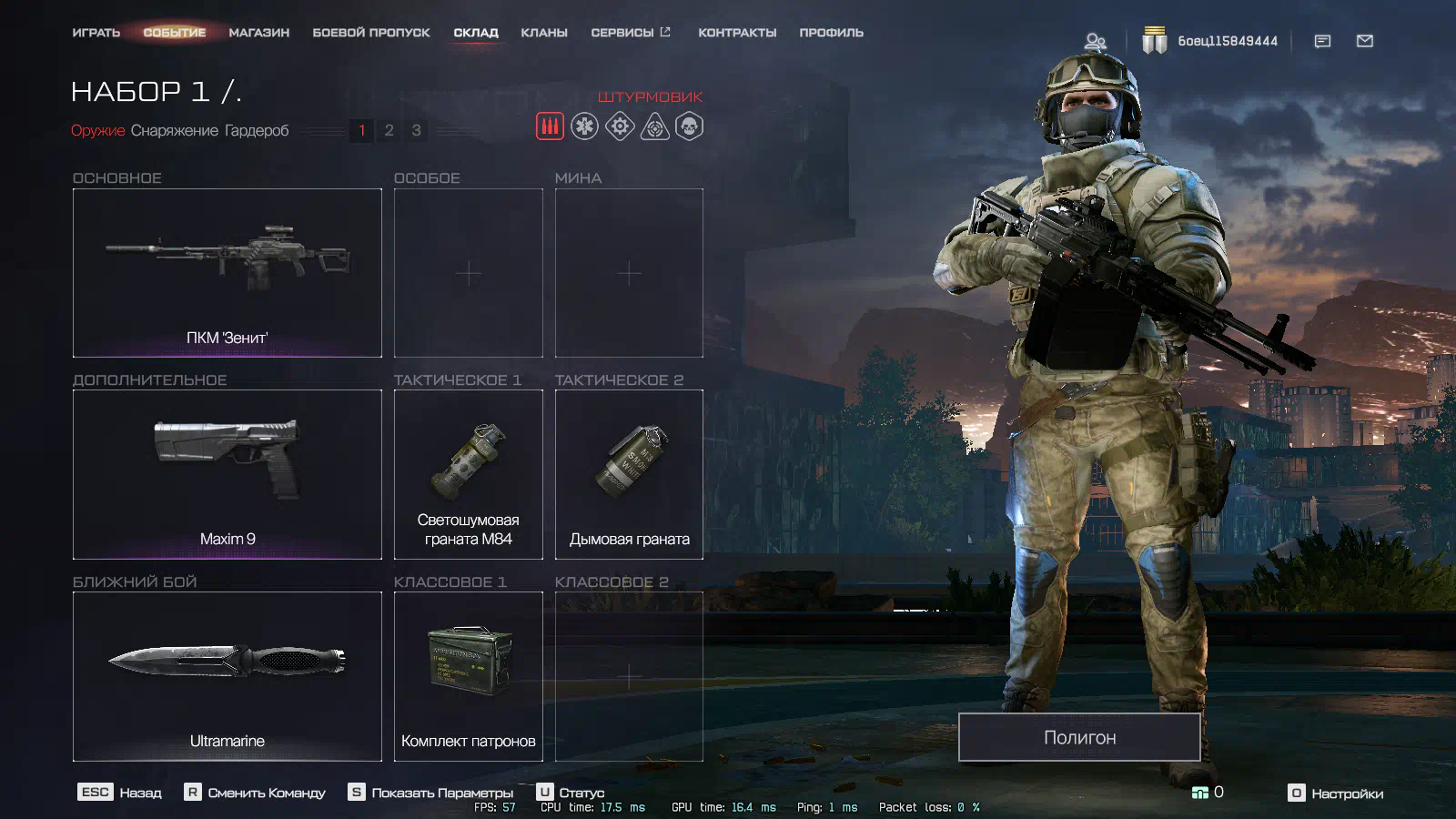Switch to the Снаряжение tab
Screen dimensions: 1456x819
point(174,131)
